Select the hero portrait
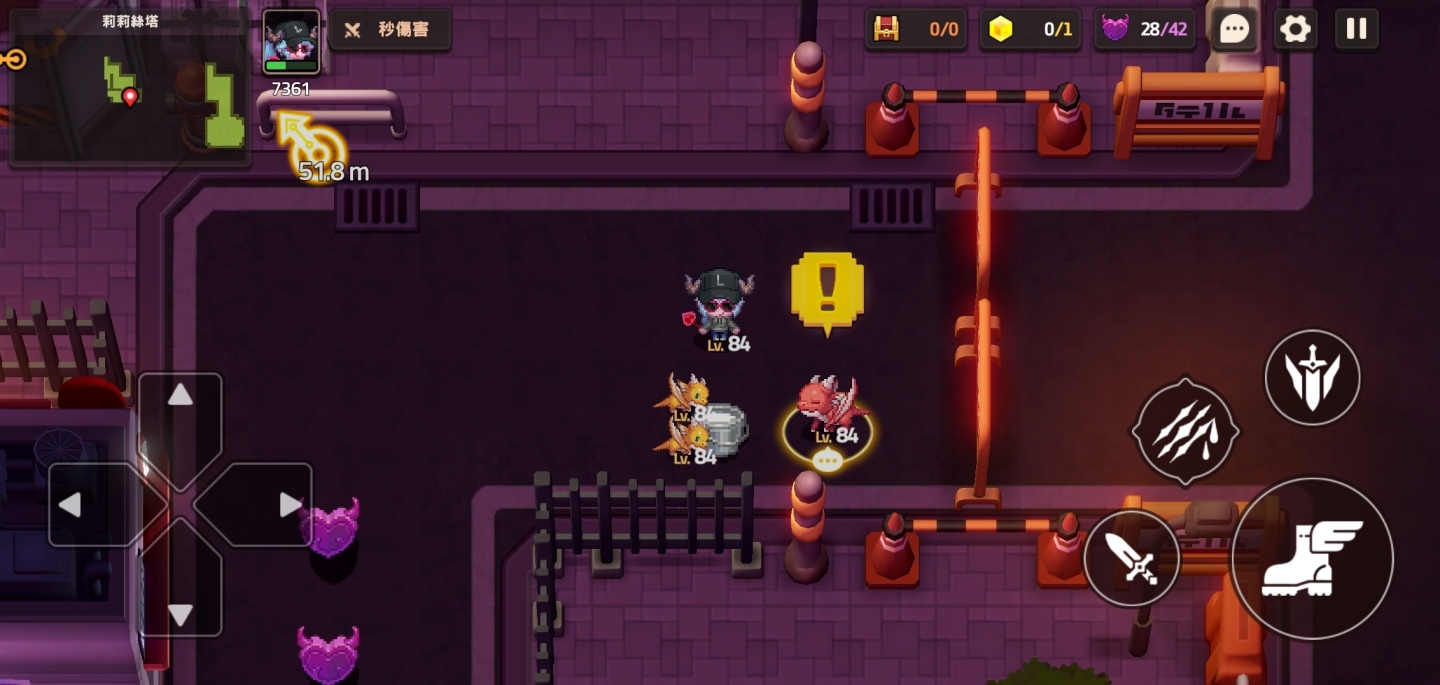 (291, 42)
